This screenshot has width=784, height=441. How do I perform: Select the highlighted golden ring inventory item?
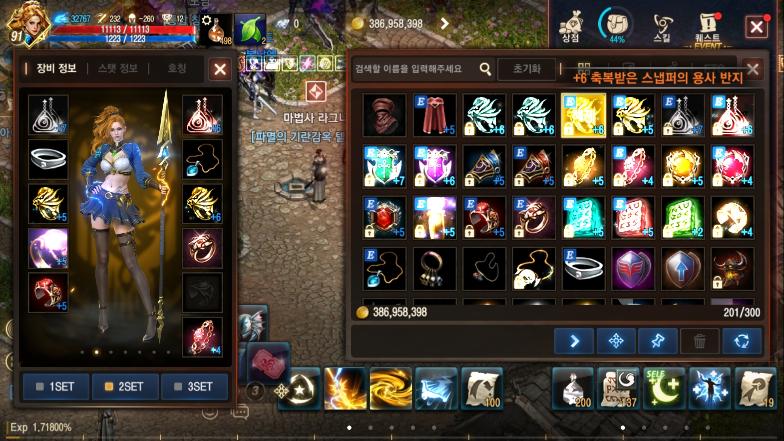(x=583, y=115)
